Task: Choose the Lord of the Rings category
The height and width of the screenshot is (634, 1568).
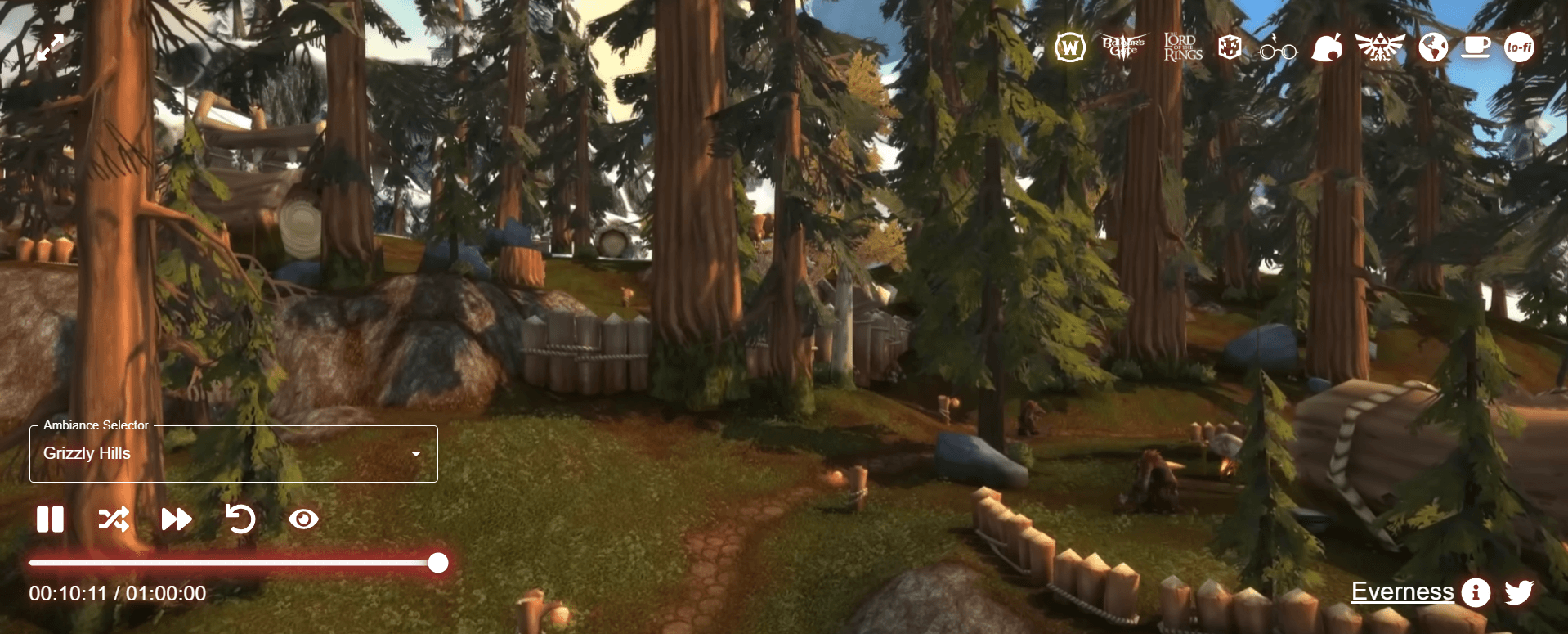Action: [1182, 47]
